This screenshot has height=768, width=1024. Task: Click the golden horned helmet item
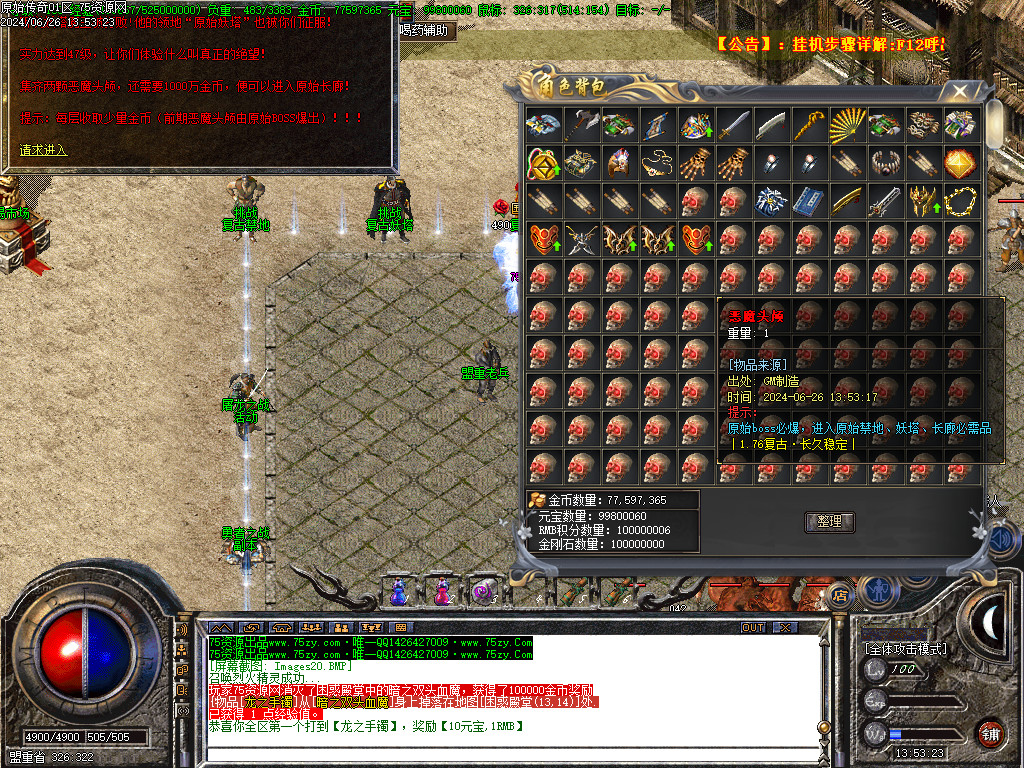pos(922,201)
